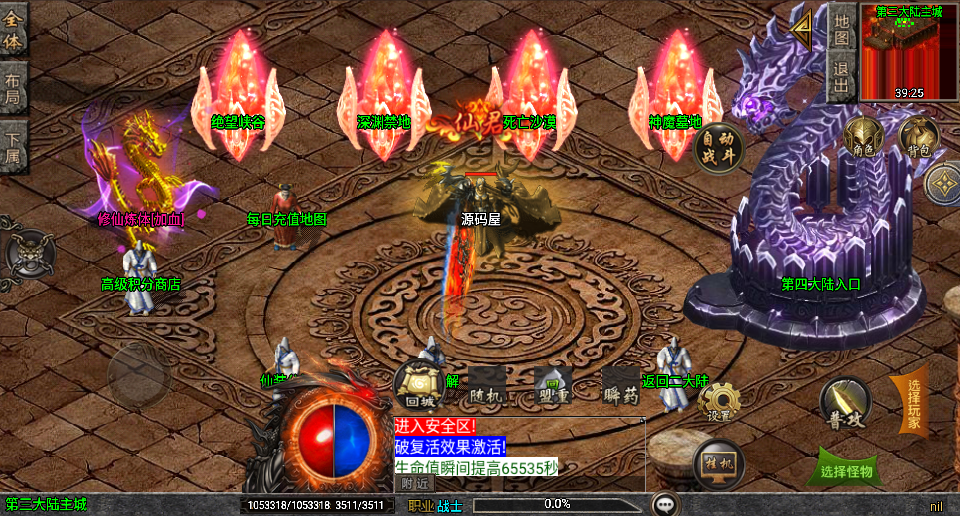Switch to the 下属 tab

coord(13,147)
